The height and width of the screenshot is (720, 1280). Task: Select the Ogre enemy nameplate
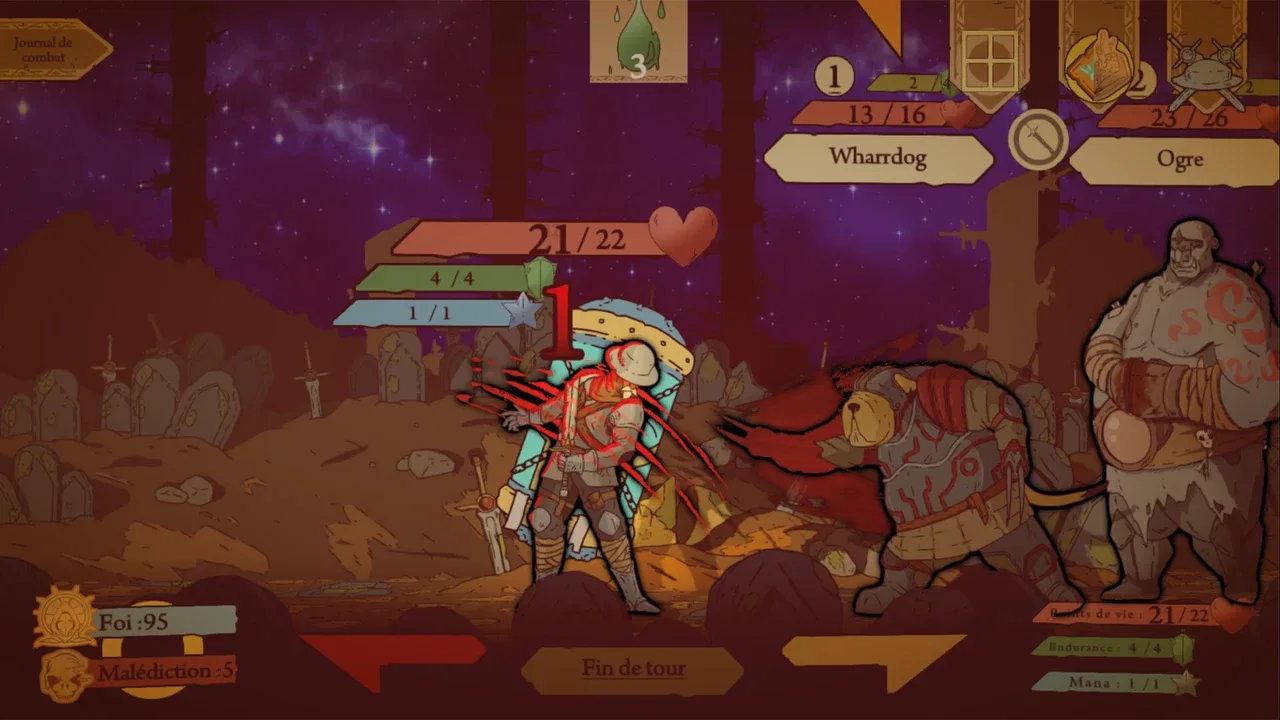click(1178, 160)
